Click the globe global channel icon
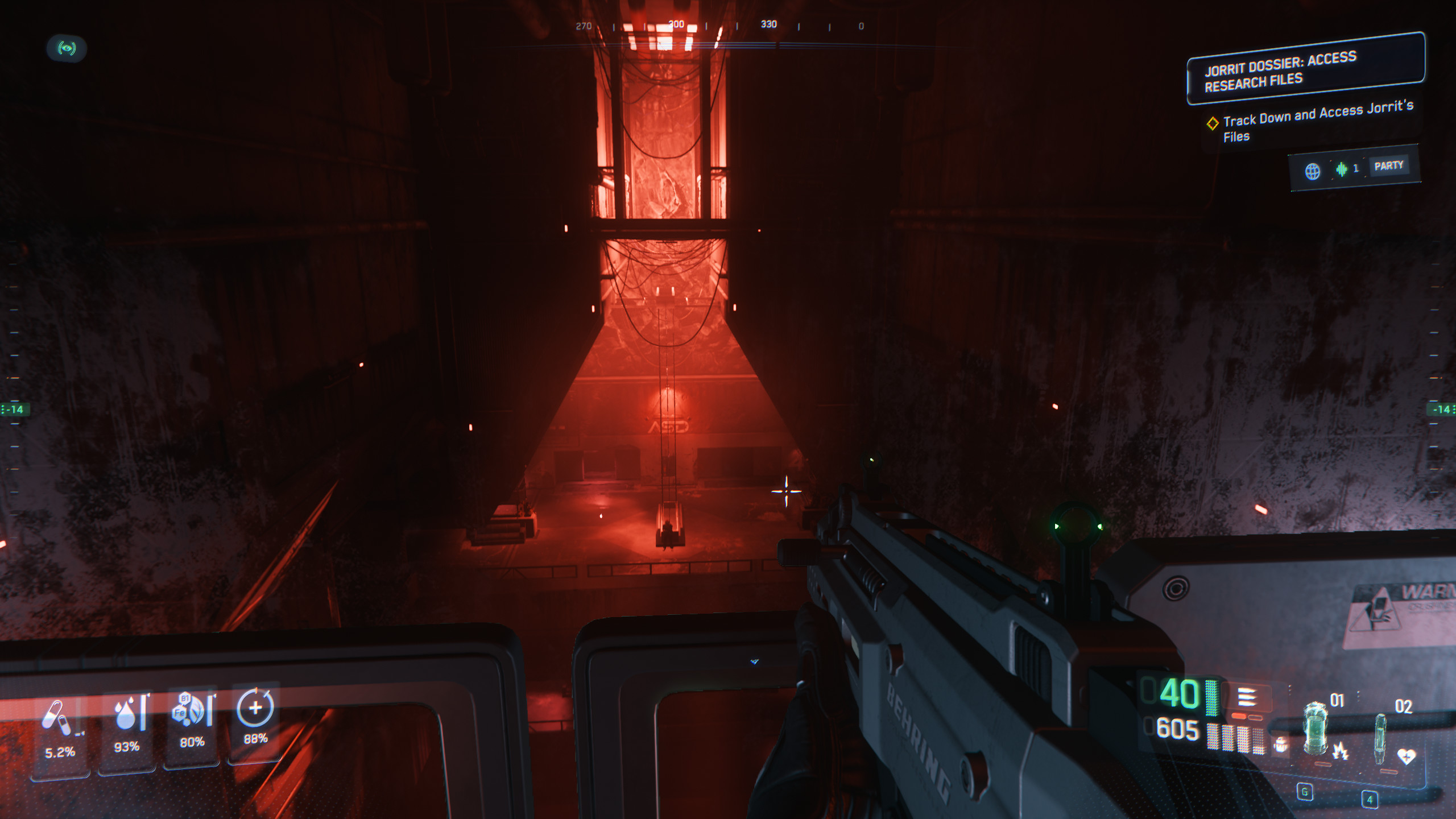The image size is (1456, 819). click(x=1312, y=171)
